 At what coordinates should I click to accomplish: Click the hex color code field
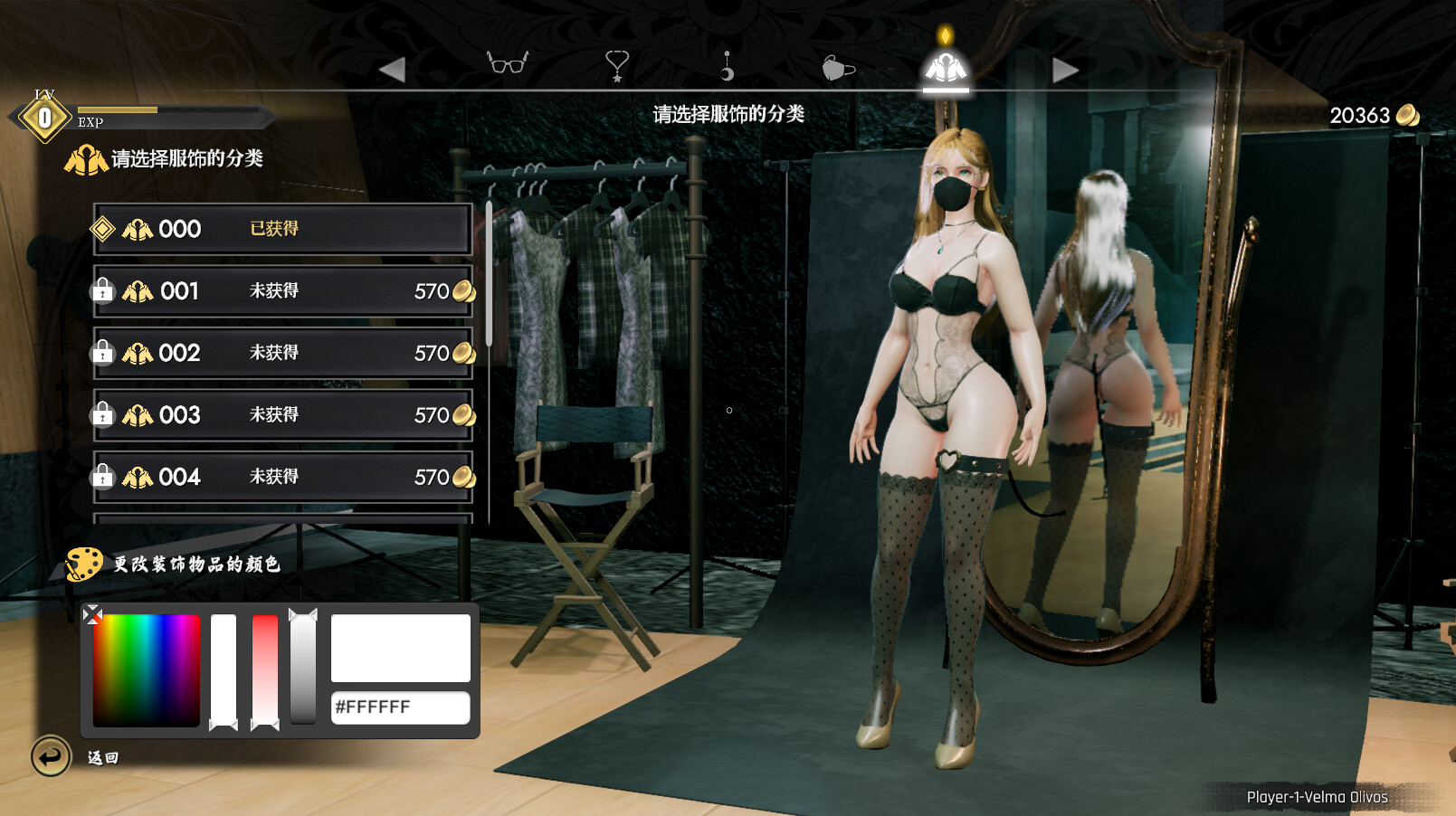(x=400, y=707)
